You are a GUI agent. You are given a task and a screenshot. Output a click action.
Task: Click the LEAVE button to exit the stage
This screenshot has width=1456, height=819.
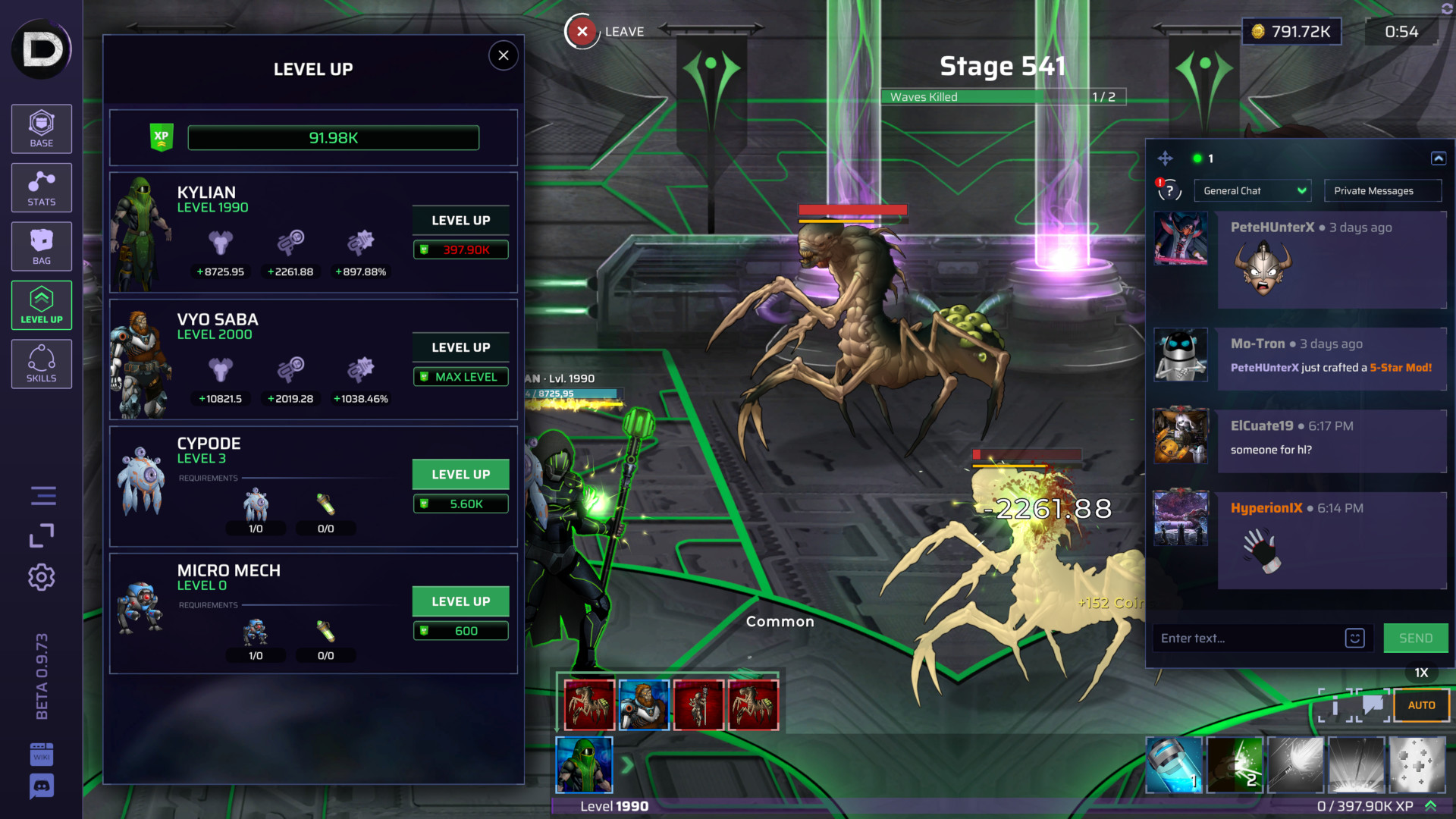[x=582, y=31]
